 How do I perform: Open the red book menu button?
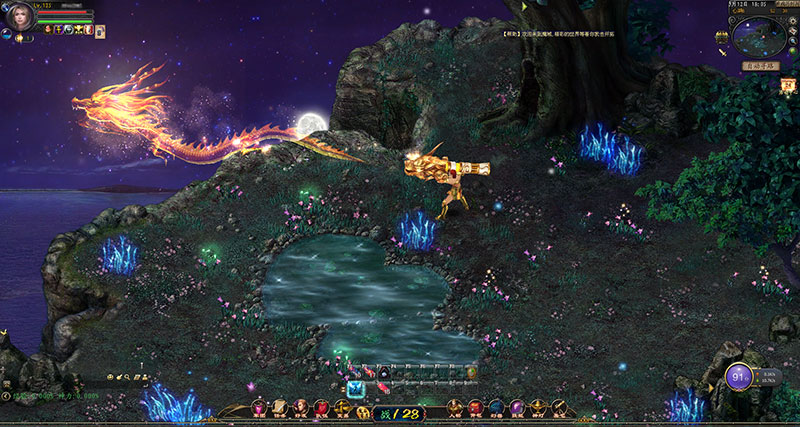tap(476, 407)
